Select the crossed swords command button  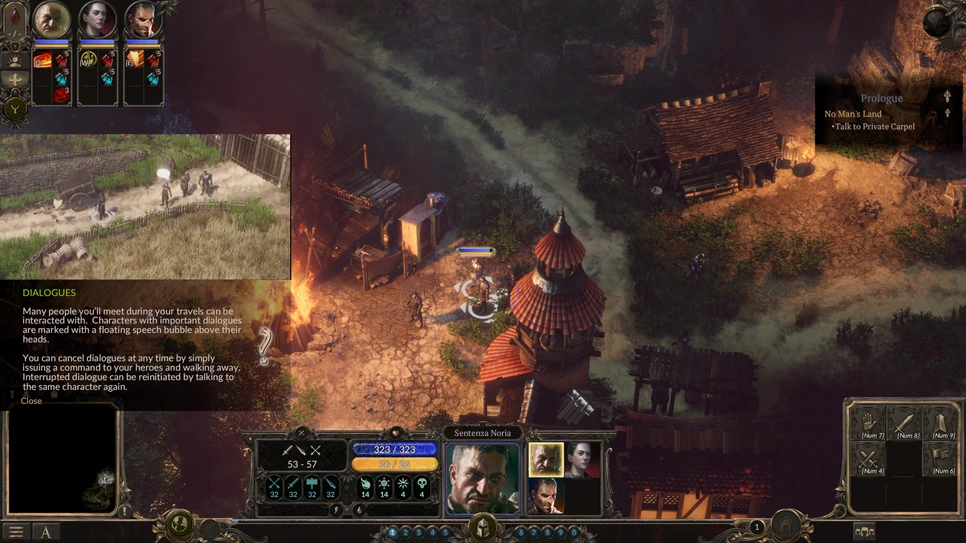(x=869, y=461)
